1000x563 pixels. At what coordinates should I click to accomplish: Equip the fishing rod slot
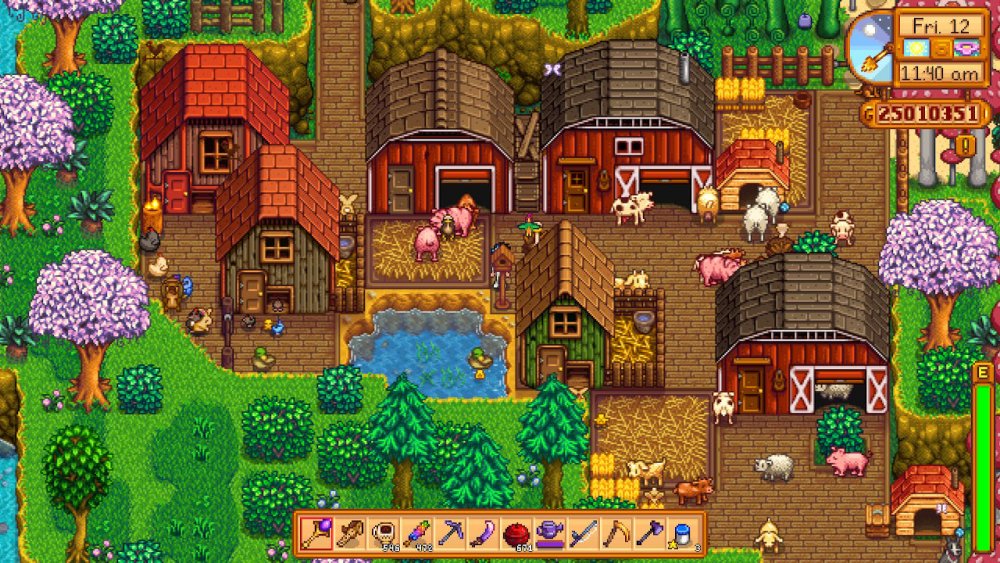tap(583, 534)
